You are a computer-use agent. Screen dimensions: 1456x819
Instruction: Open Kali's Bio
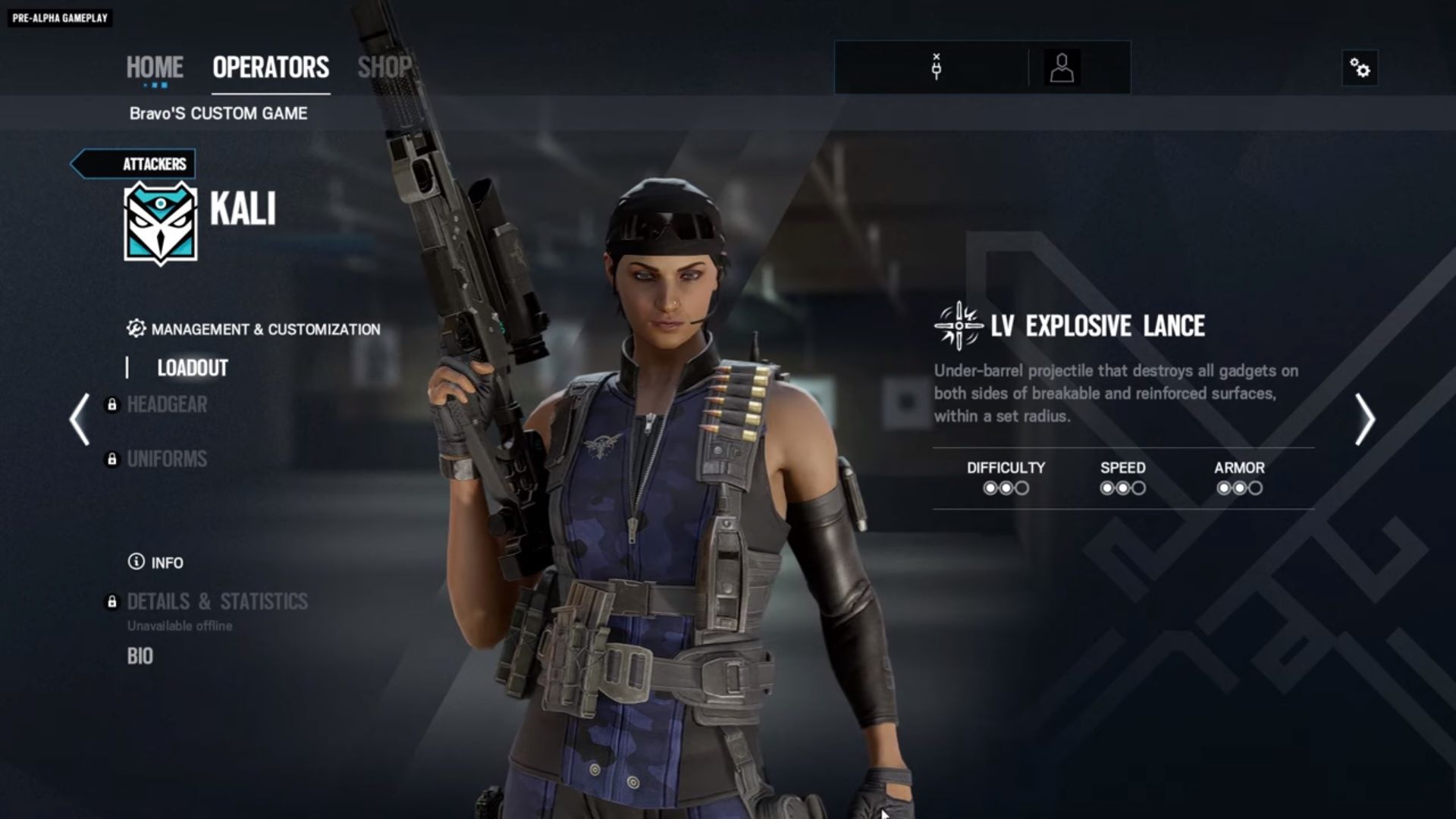[x=140, y=655]
